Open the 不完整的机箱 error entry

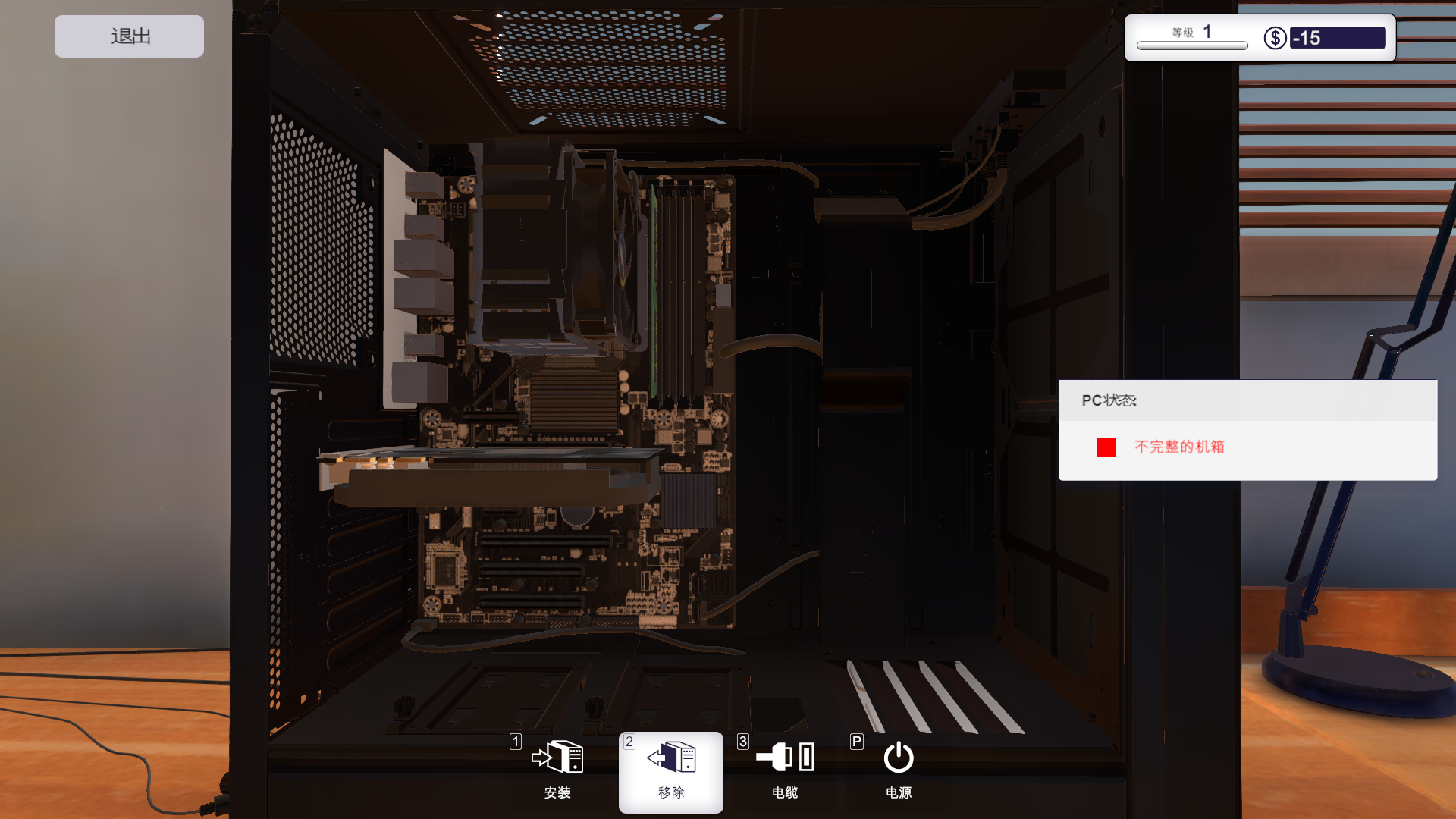(1181, 447)
